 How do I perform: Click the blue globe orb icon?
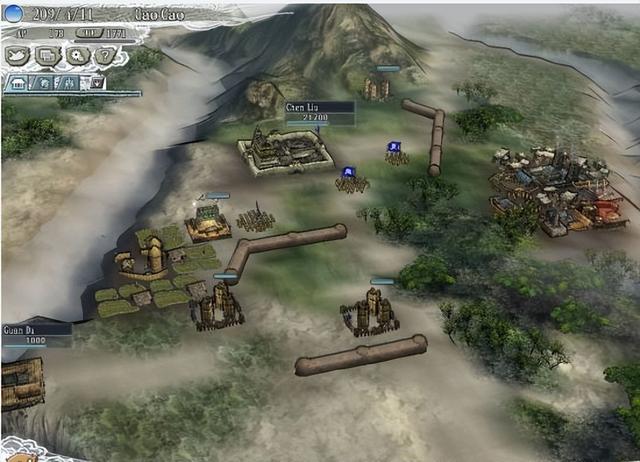coord(12,14)
